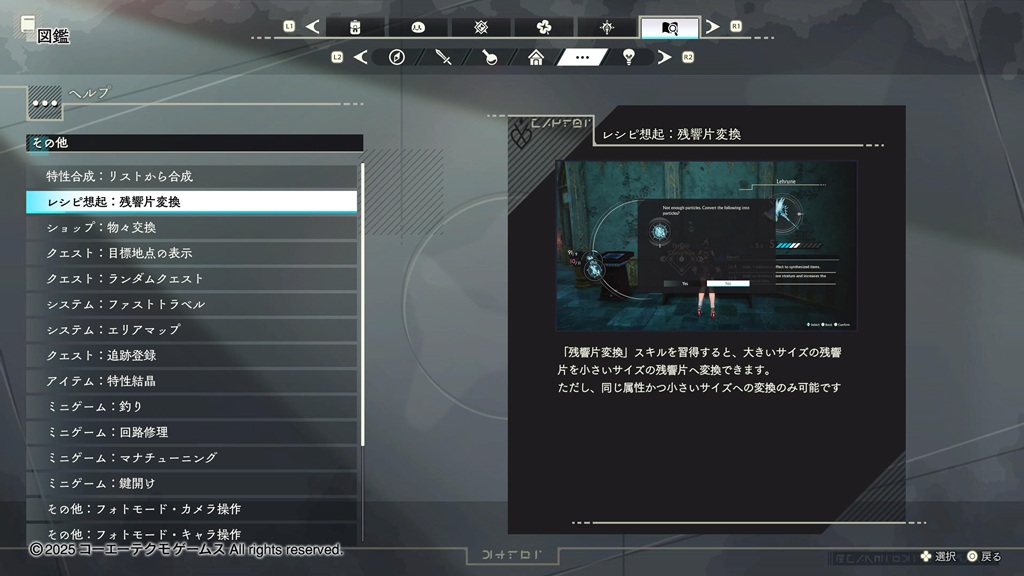Open ショップ：物々交換 help topic
This screenshot has width=1024, height=576.
(190, 227)
